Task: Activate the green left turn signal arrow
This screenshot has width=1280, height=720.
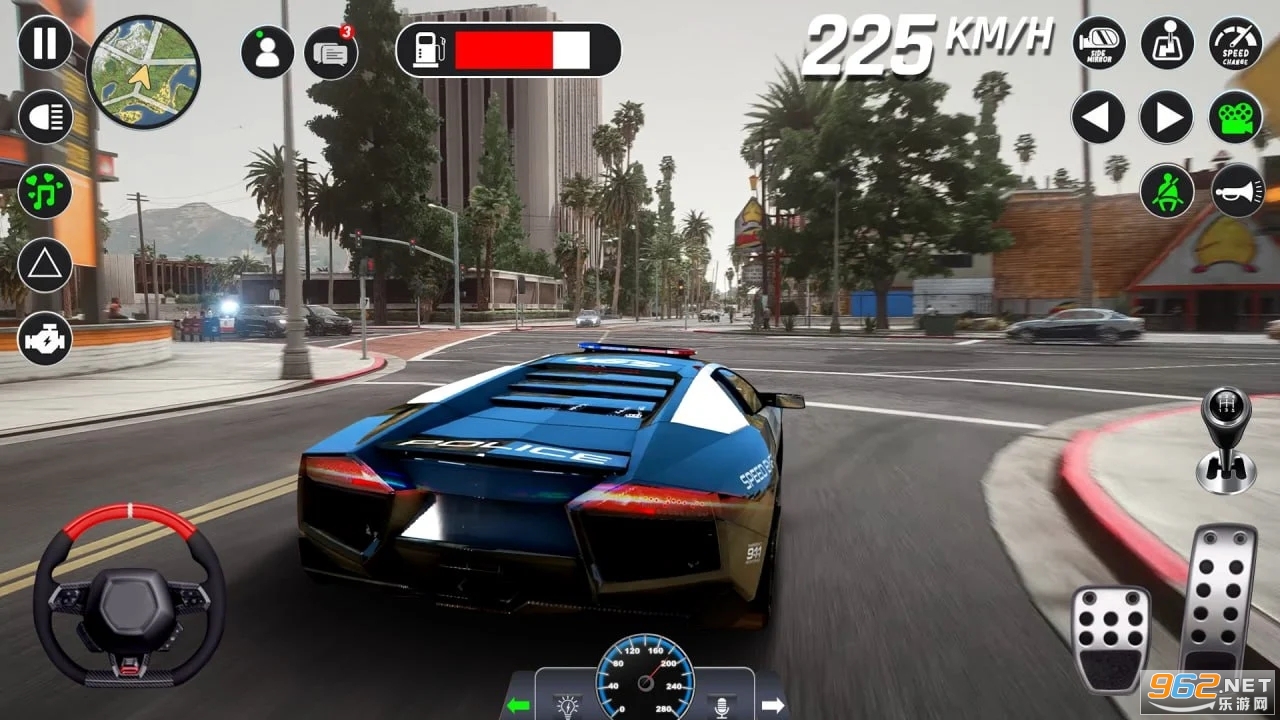Action: click(x=518, y=705)
